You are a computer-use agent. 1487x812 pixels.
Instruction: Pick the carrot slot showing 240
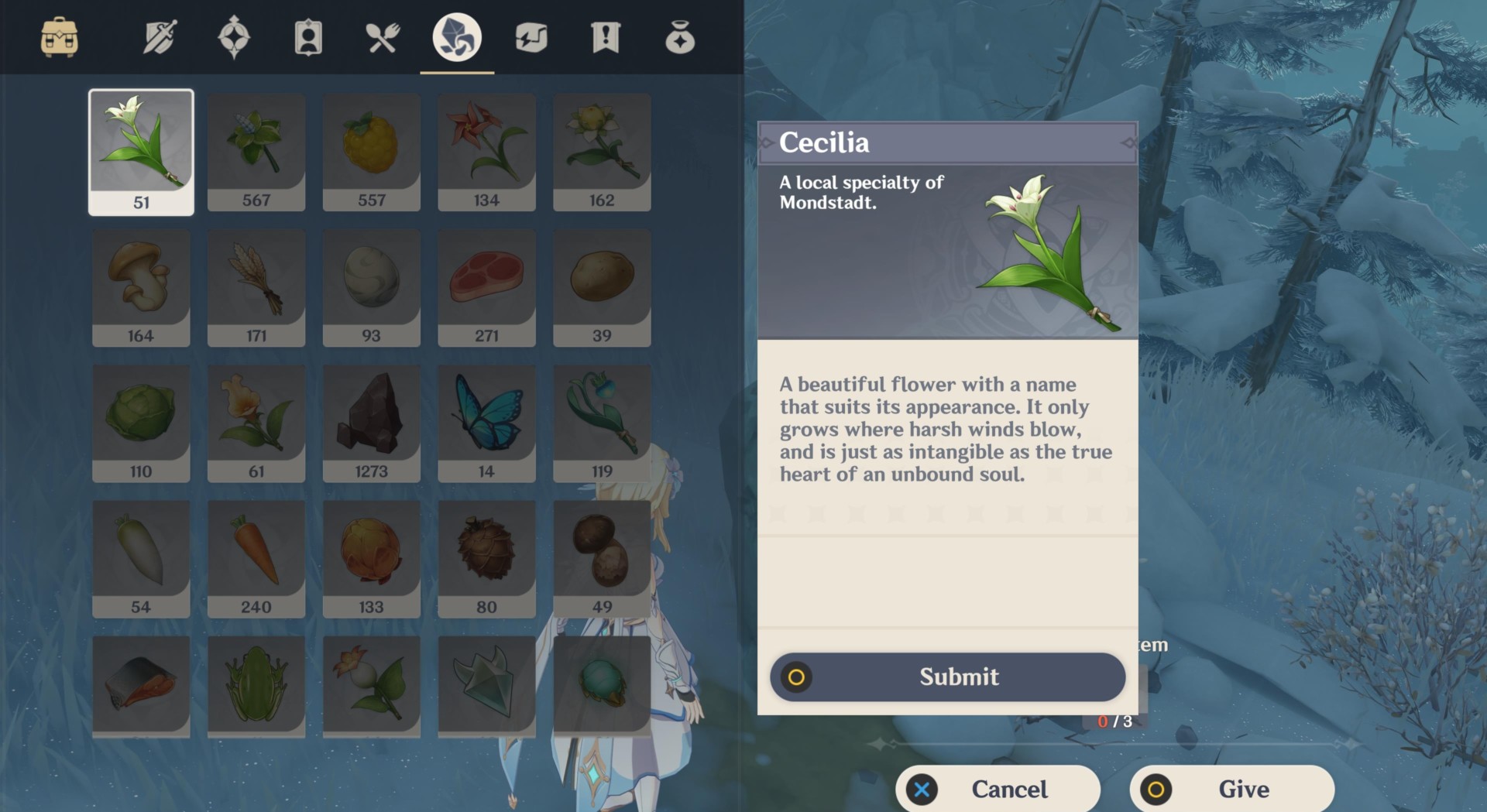tap(256, 559)
